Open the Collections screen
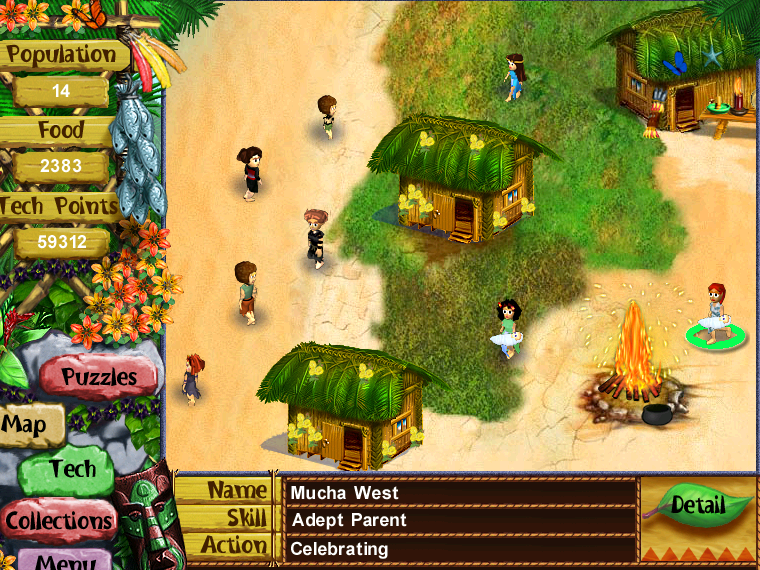 (58, 520)
